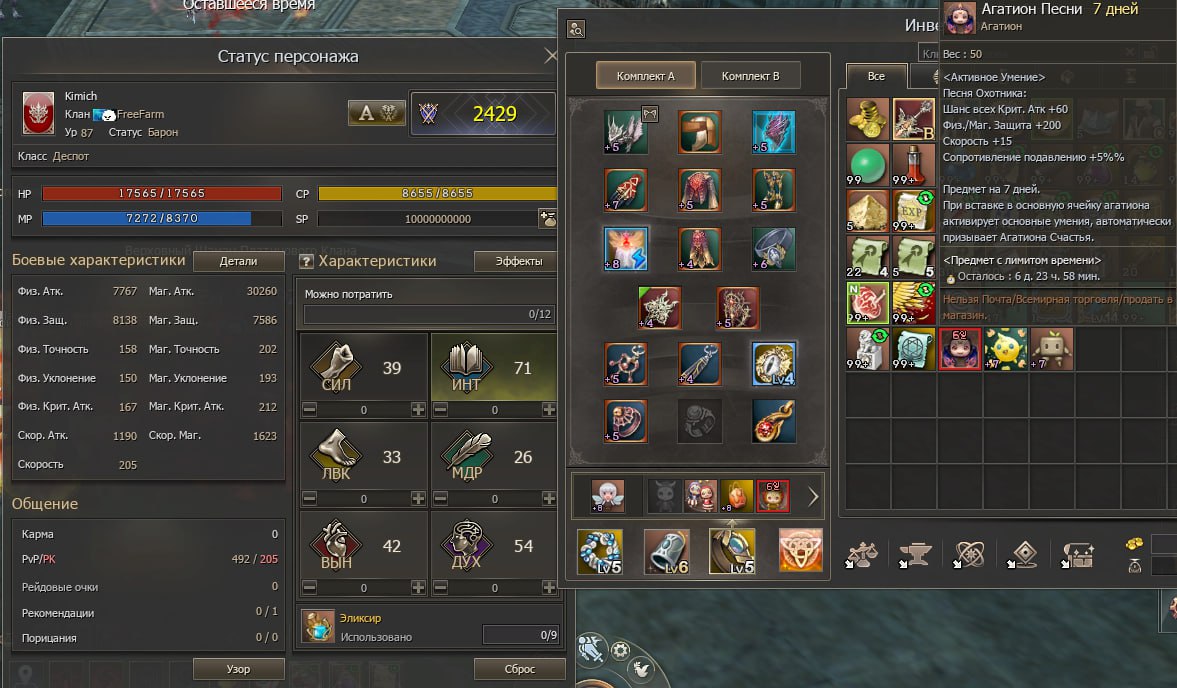Select the gold coins stack in inventory
Screen dimensions: 1177x688
[x=866, y=118]
